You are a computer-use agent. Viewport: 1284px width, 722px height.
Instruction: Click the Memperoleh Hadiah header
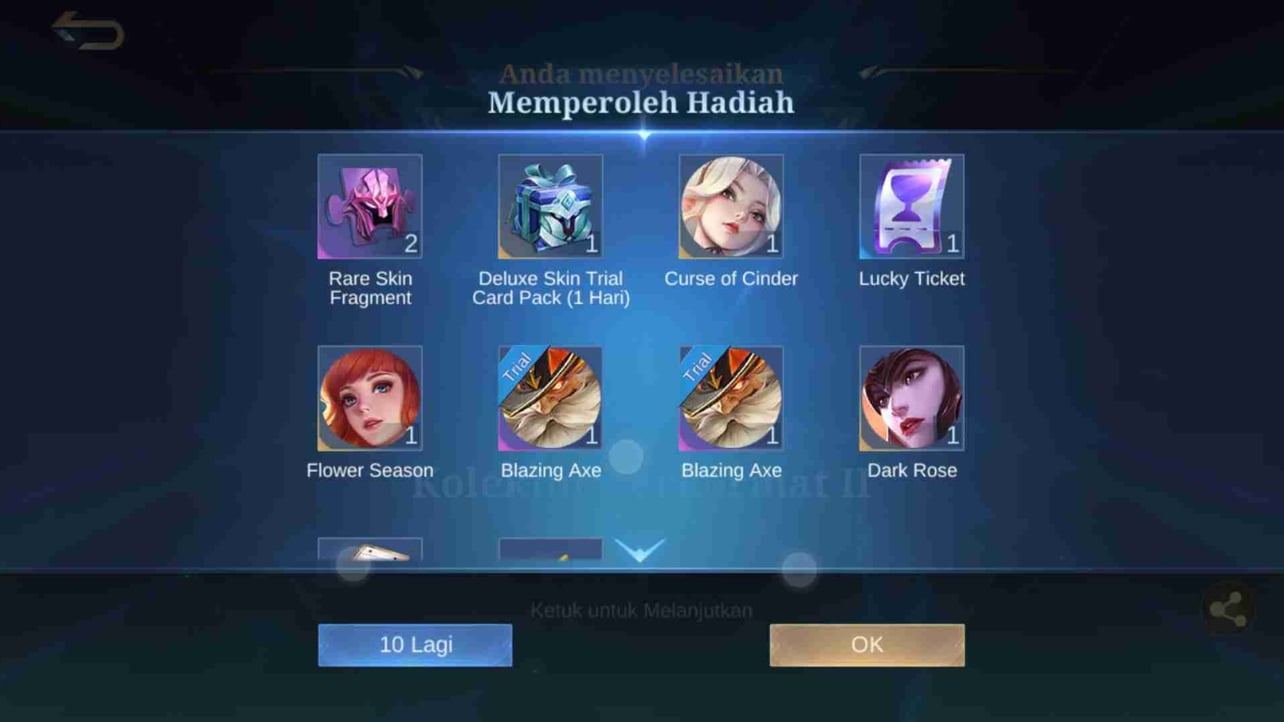pos(640,102)
